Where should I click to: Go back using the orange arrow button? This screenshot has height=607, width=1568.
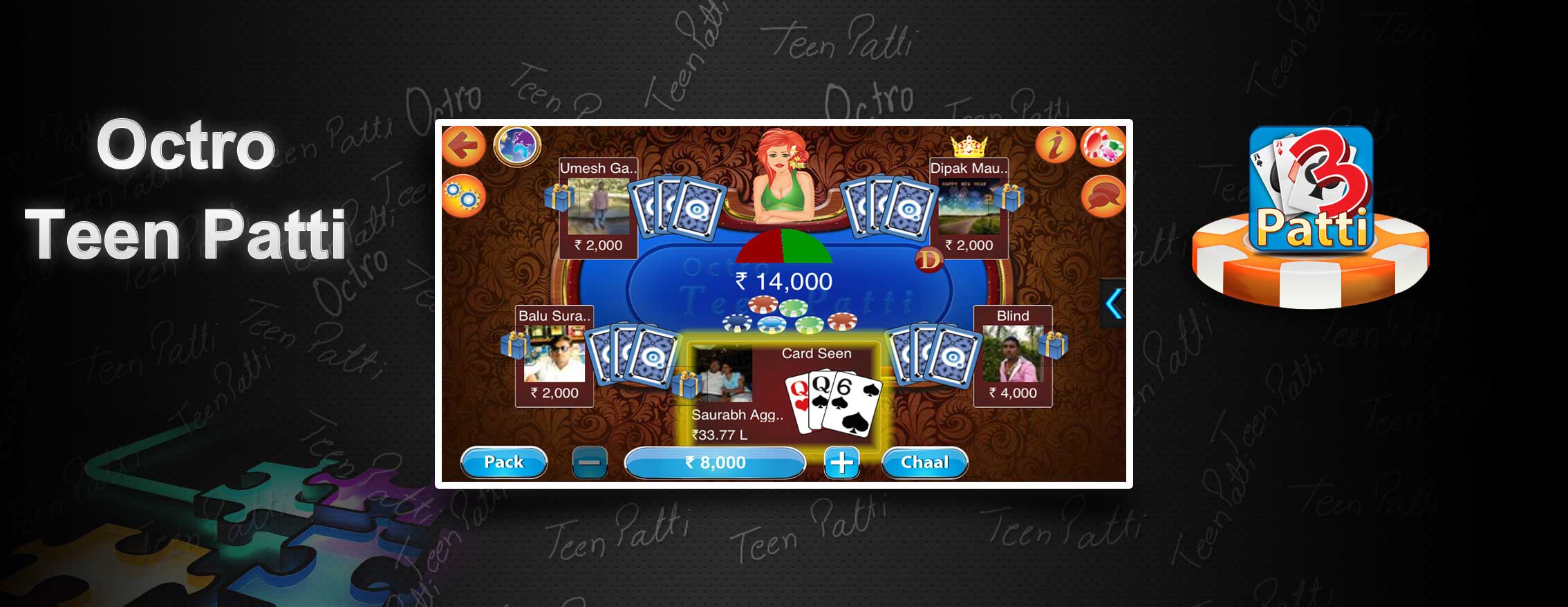(463, 146)
